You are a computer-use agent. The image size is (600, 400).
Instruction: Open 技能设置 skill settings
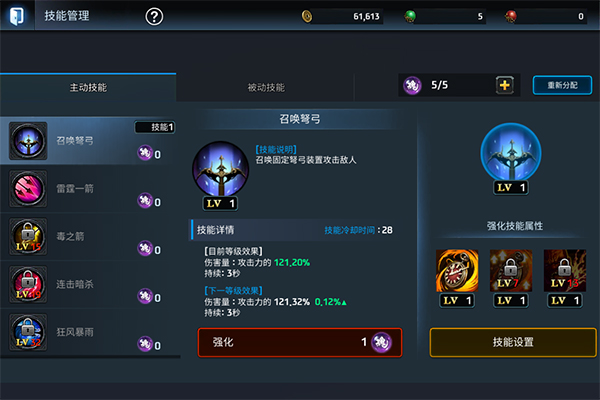click(513, 342)
